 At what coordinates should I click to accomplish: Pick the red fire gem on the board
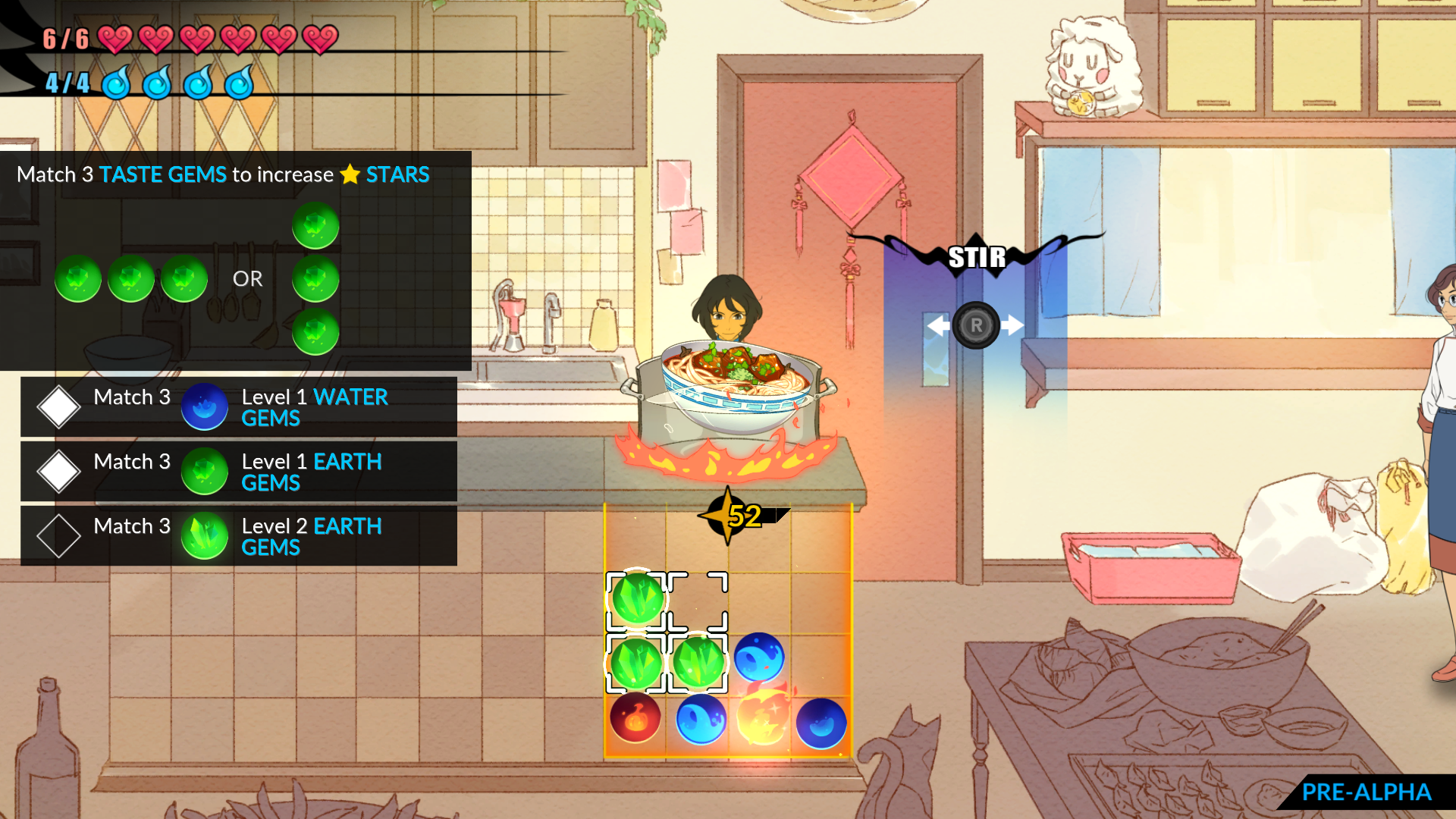pyautogui.click(x=635, y=718)
